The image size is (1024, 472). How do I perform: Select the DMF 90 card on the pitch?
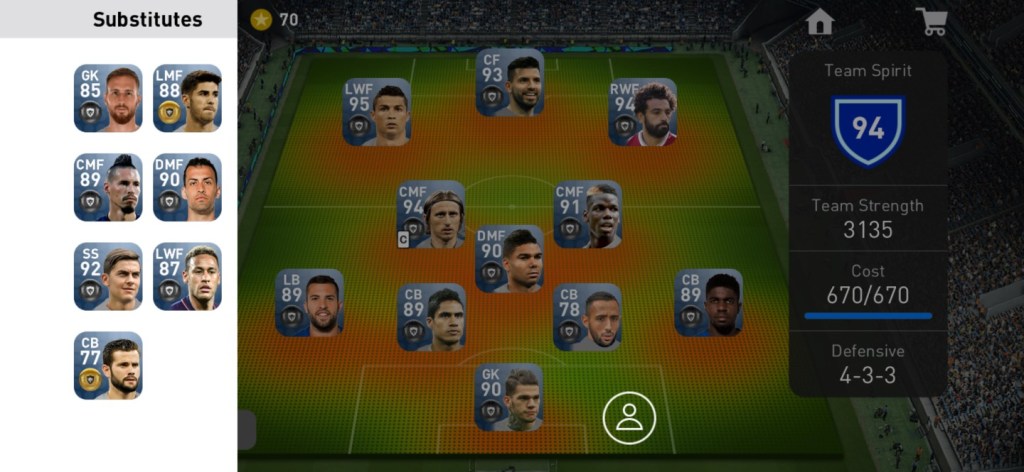pyautogui.click(x=510, y=259)
